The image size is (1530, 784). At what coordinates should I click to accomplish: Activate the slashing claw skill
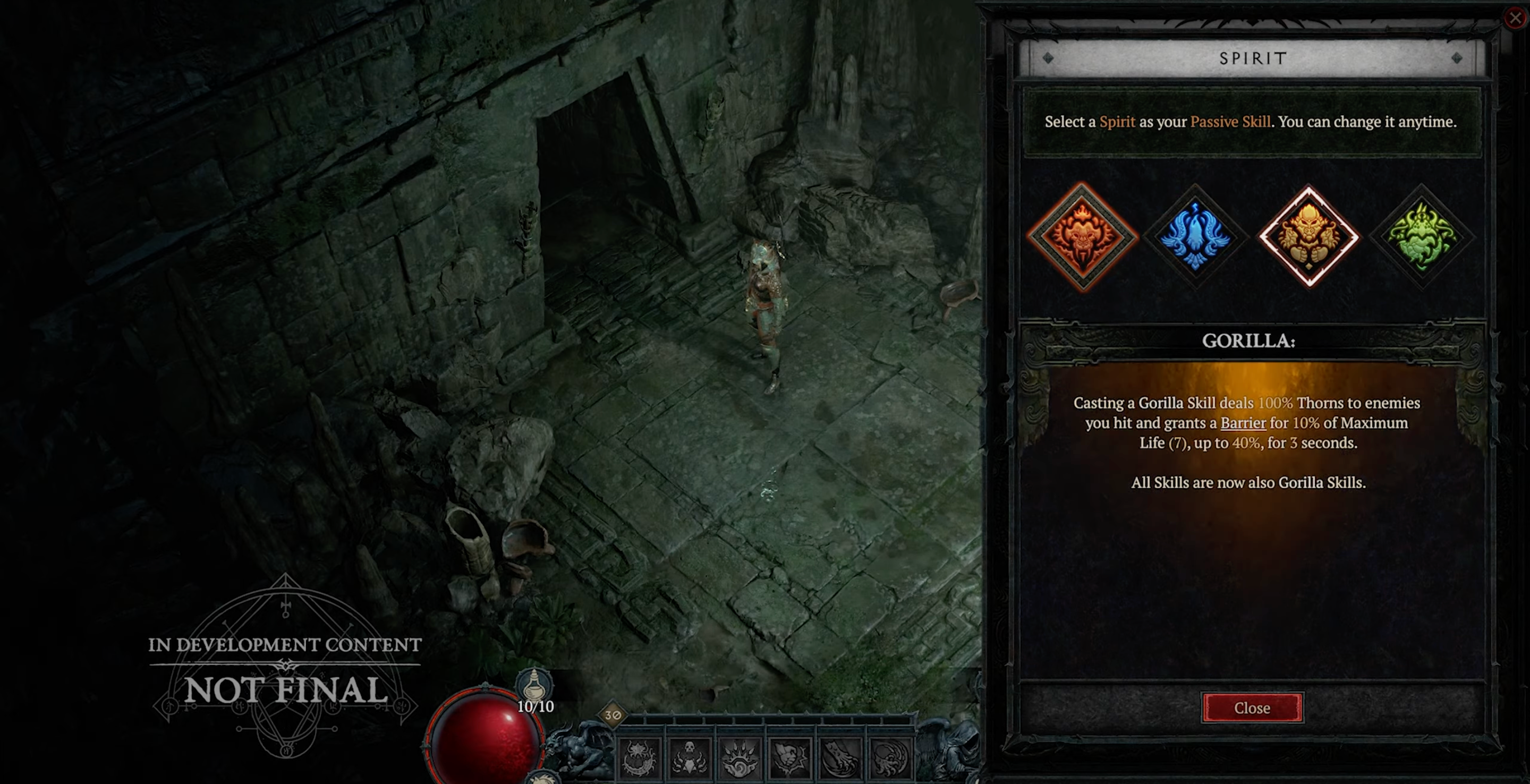pos(840,759)
